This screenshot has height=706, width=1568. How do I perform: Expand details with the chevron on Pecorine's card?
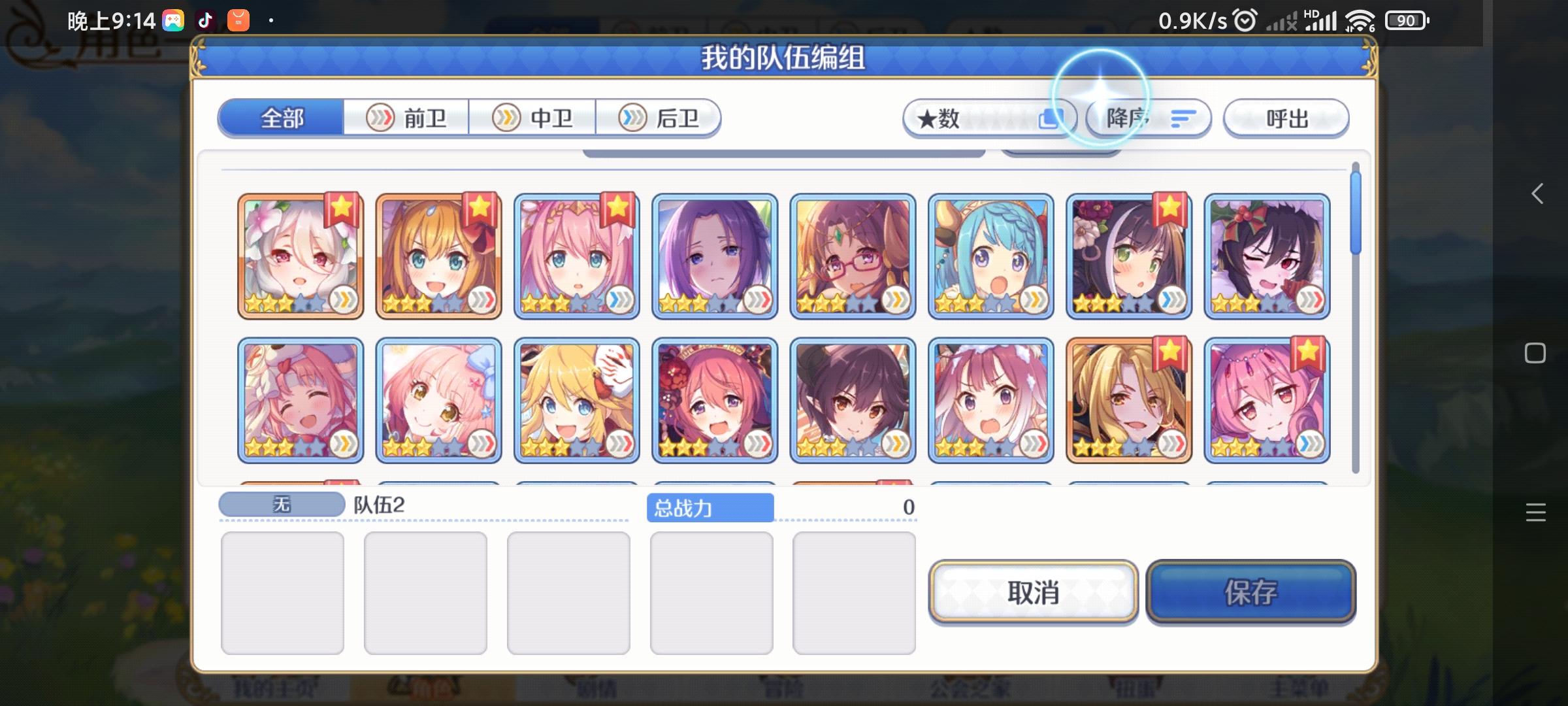(x=480, y=298)
